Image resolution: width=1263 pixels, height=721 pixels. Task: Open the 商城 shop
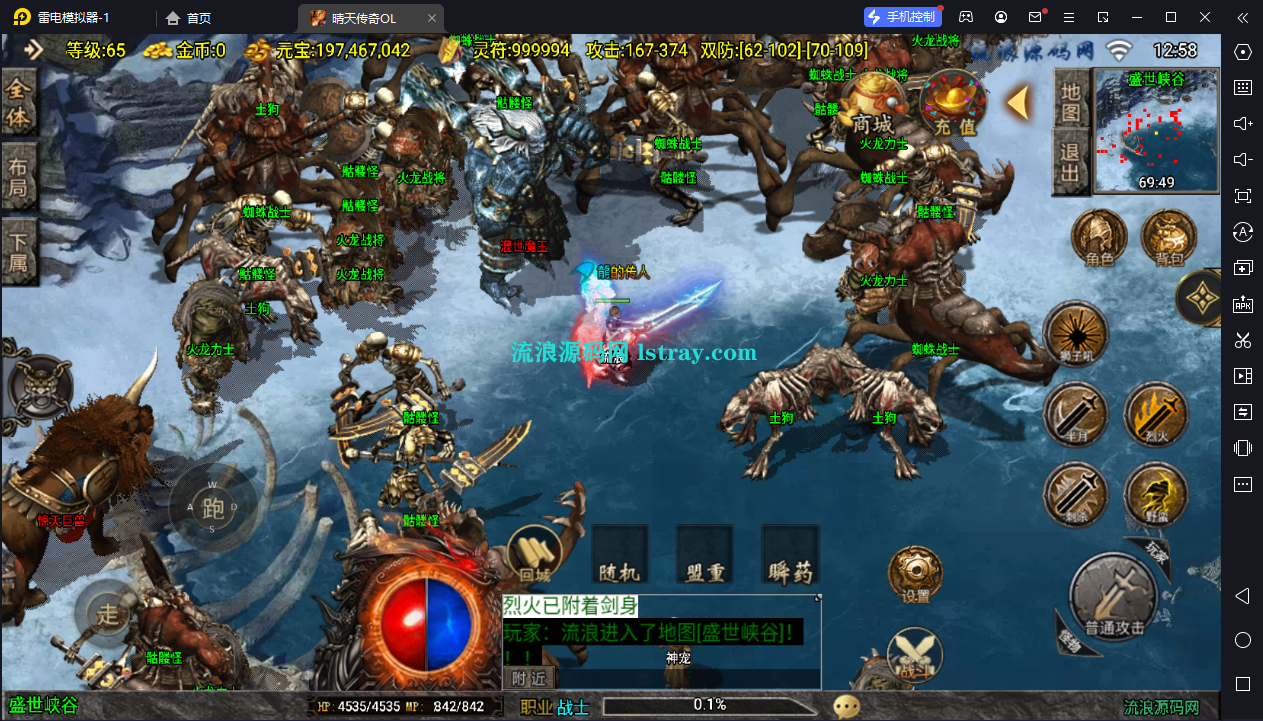[871, 107]
